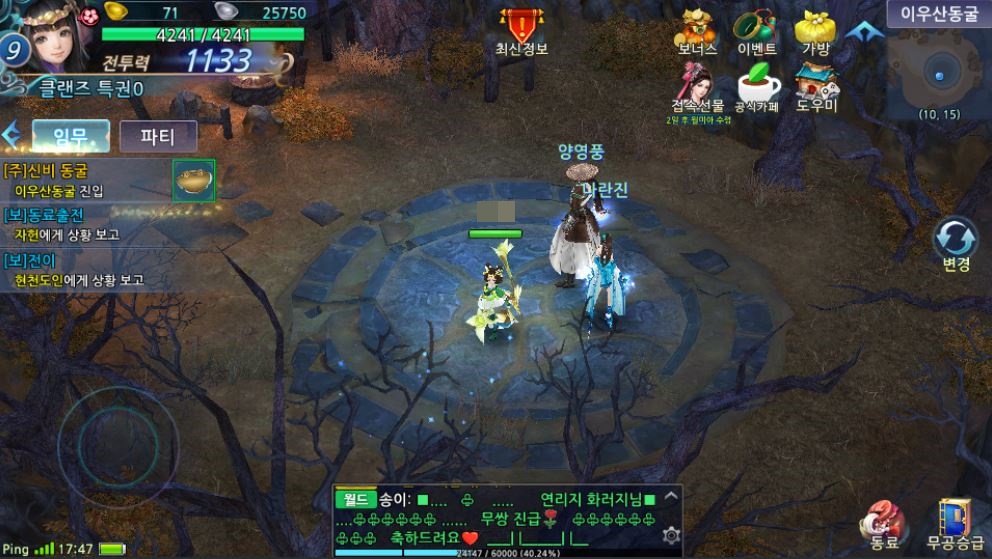Open the 보너스 bonus menu

click(696, 30)
